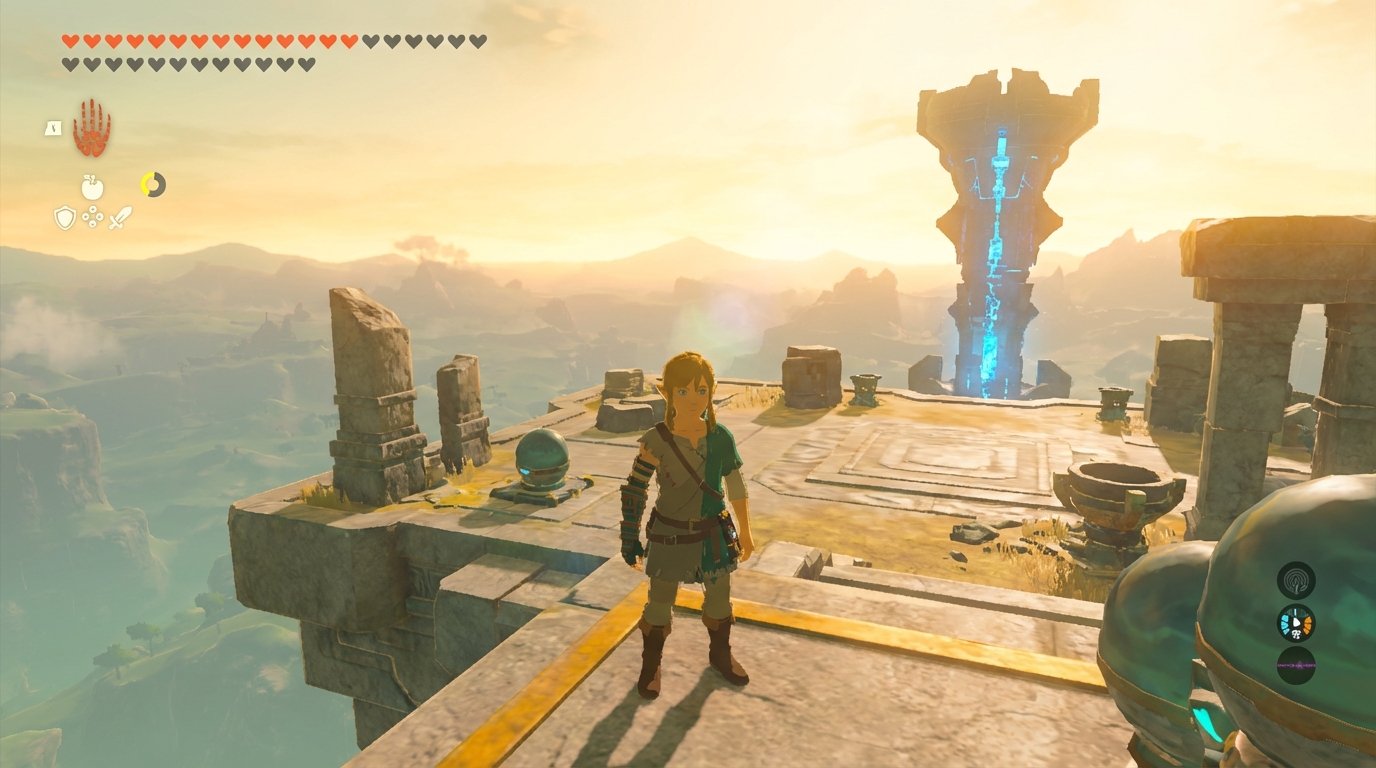The image size is (1376, 768).
Task: Click the yellow segment of the stamina wheel
Action: coord(145,182)
